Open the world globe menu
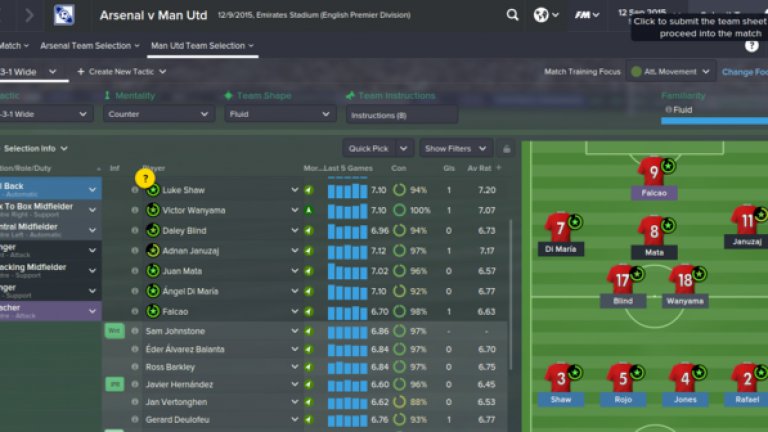The height and width of the screenshot is (432, 768). (545, 16)
